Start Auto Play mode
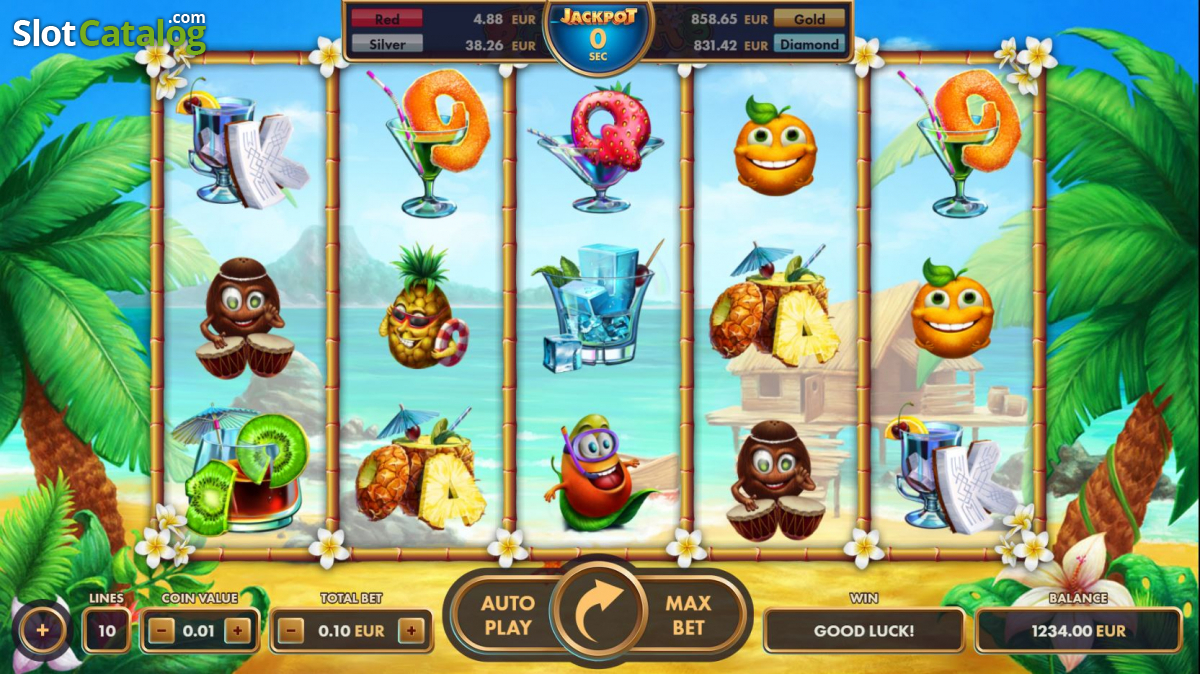 (x=507, y=615)
